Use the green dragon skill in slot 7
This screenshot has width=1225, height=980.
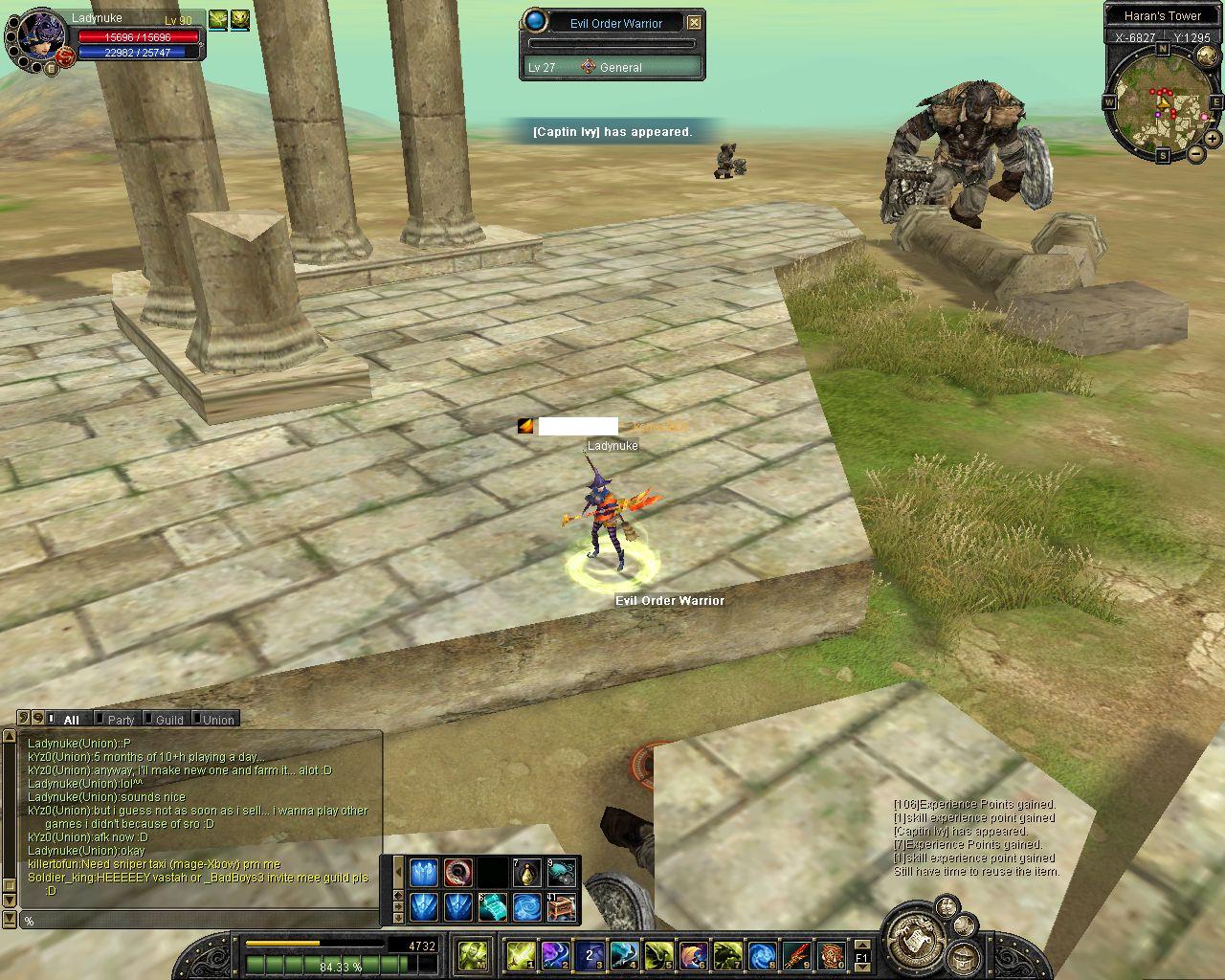tap(727, 954)
